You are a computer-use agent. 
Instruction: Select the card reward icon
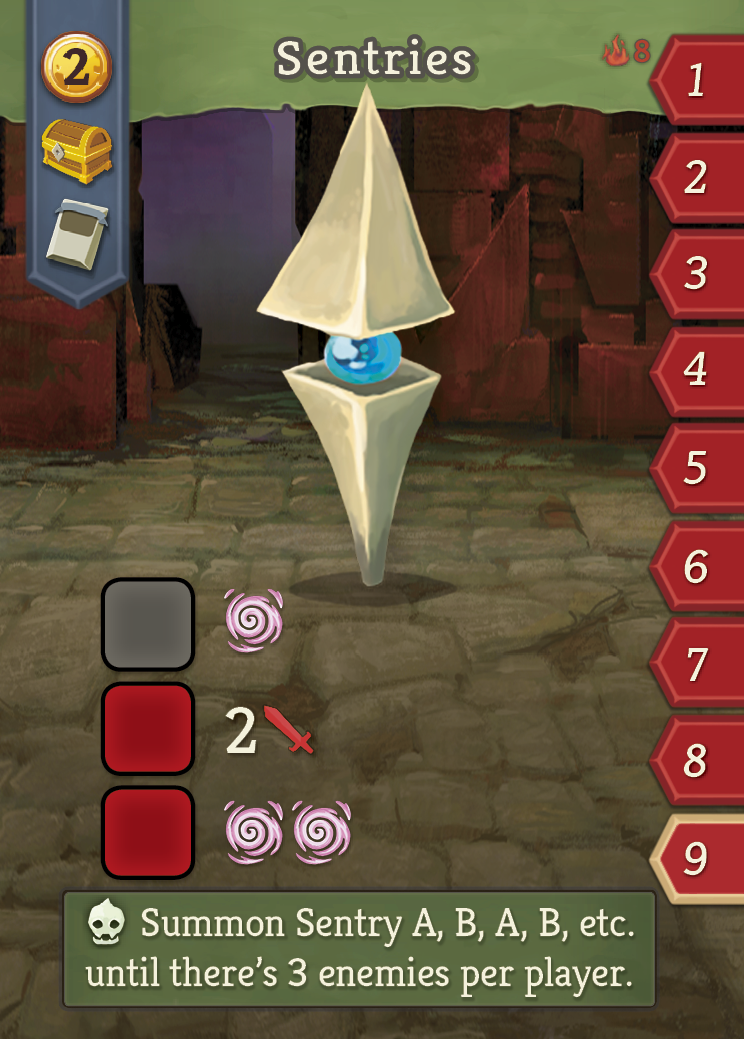coord(76,233)
